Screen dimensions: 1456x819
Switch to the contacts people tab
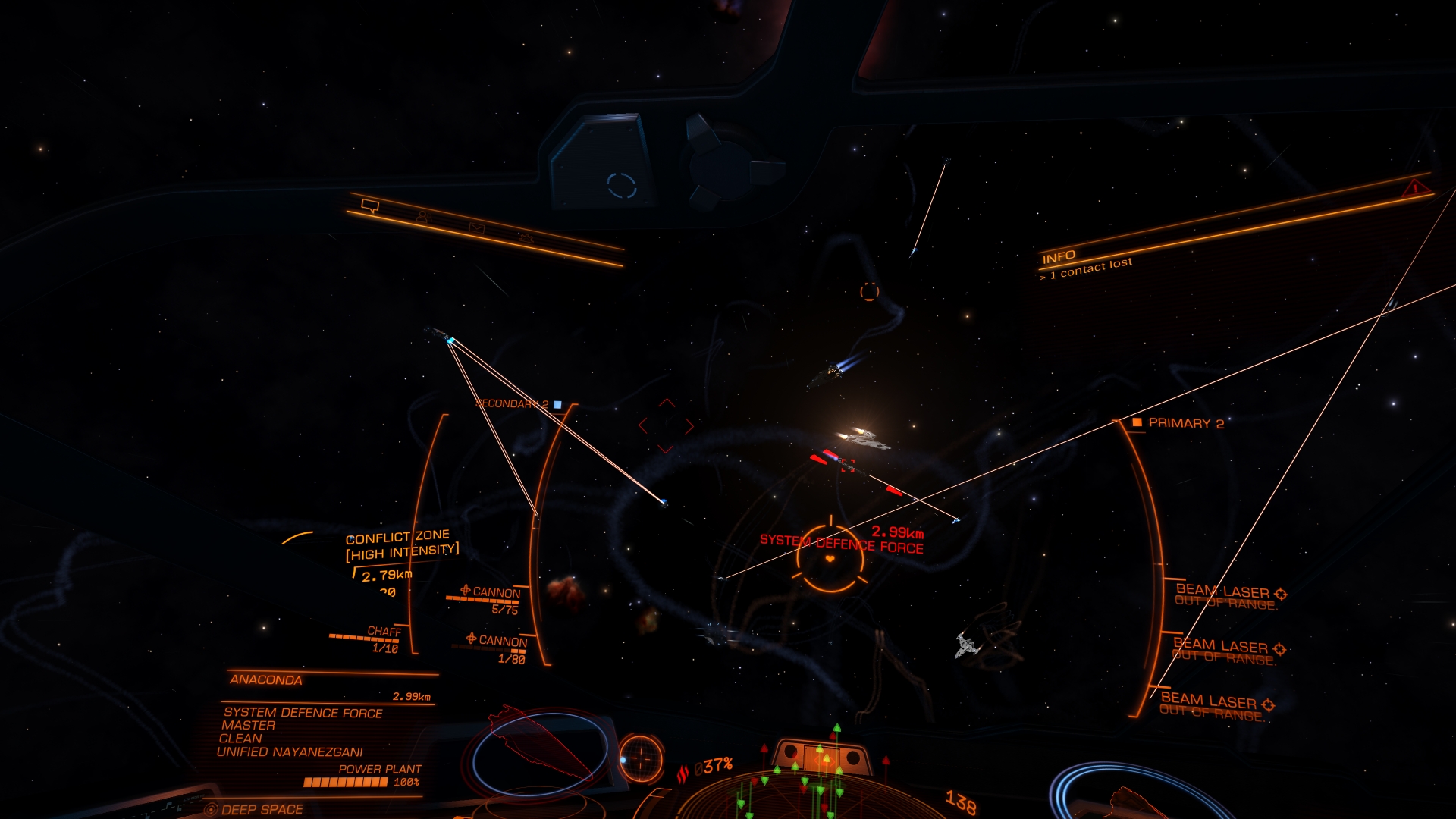tap(423, 218)
